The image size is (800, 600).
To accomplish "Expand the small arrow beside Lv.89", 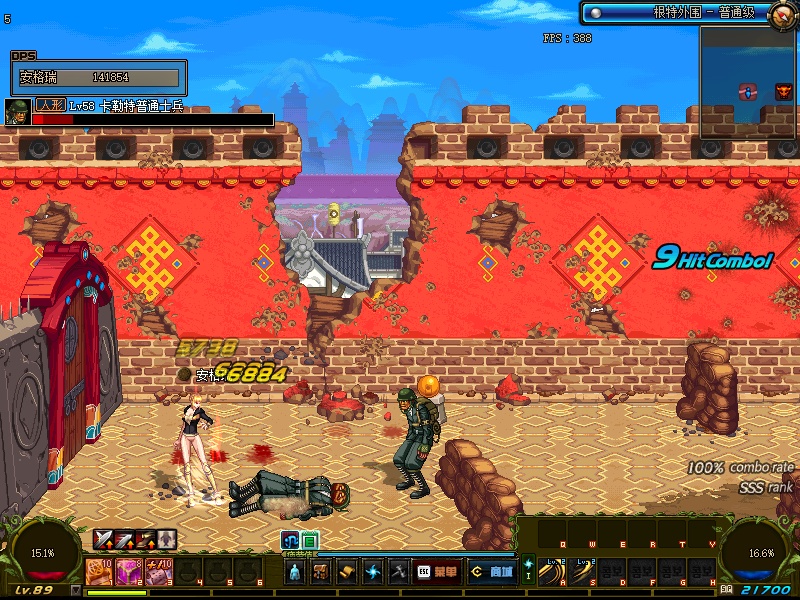I will 76,590.
